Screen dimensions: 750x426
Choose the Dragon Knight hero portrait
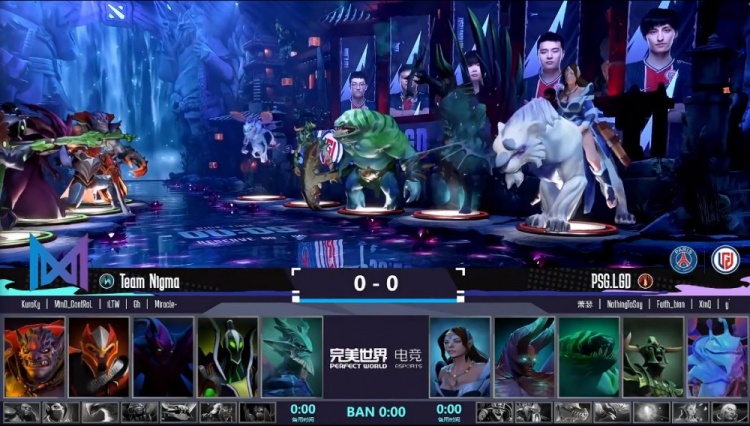[x=98, y=357]
